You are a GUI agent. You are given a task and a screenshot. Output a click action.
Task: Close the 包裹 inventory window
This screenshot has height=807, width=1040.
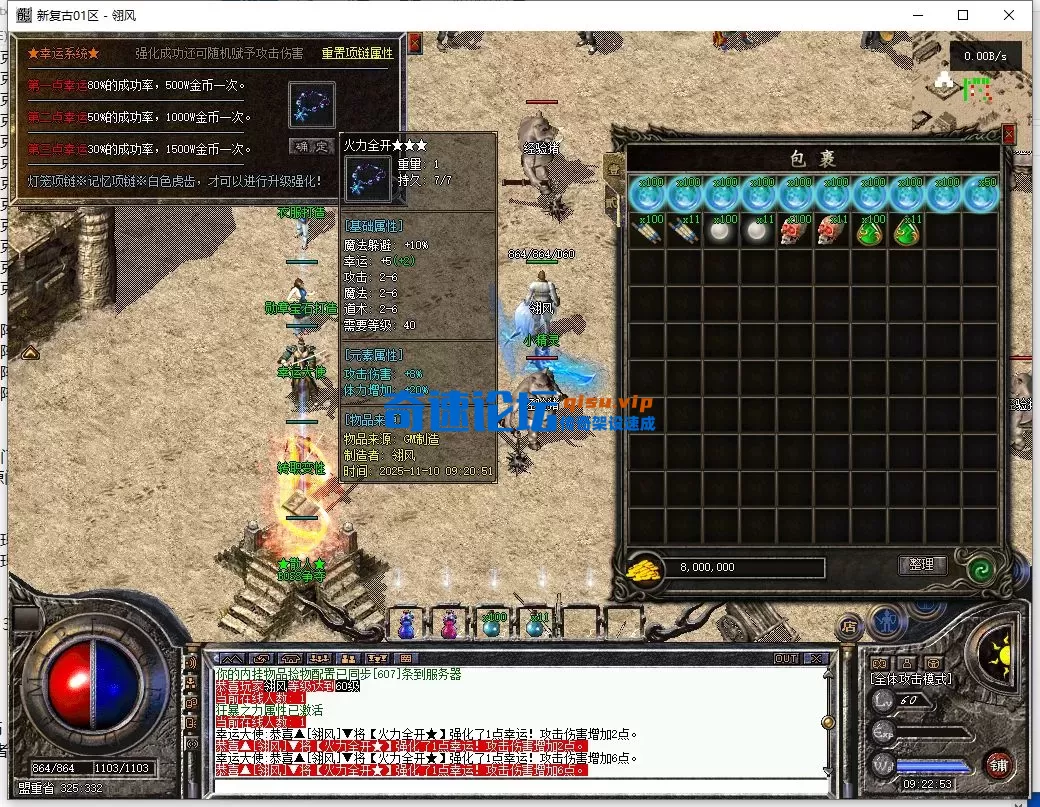click(1009, 133)
